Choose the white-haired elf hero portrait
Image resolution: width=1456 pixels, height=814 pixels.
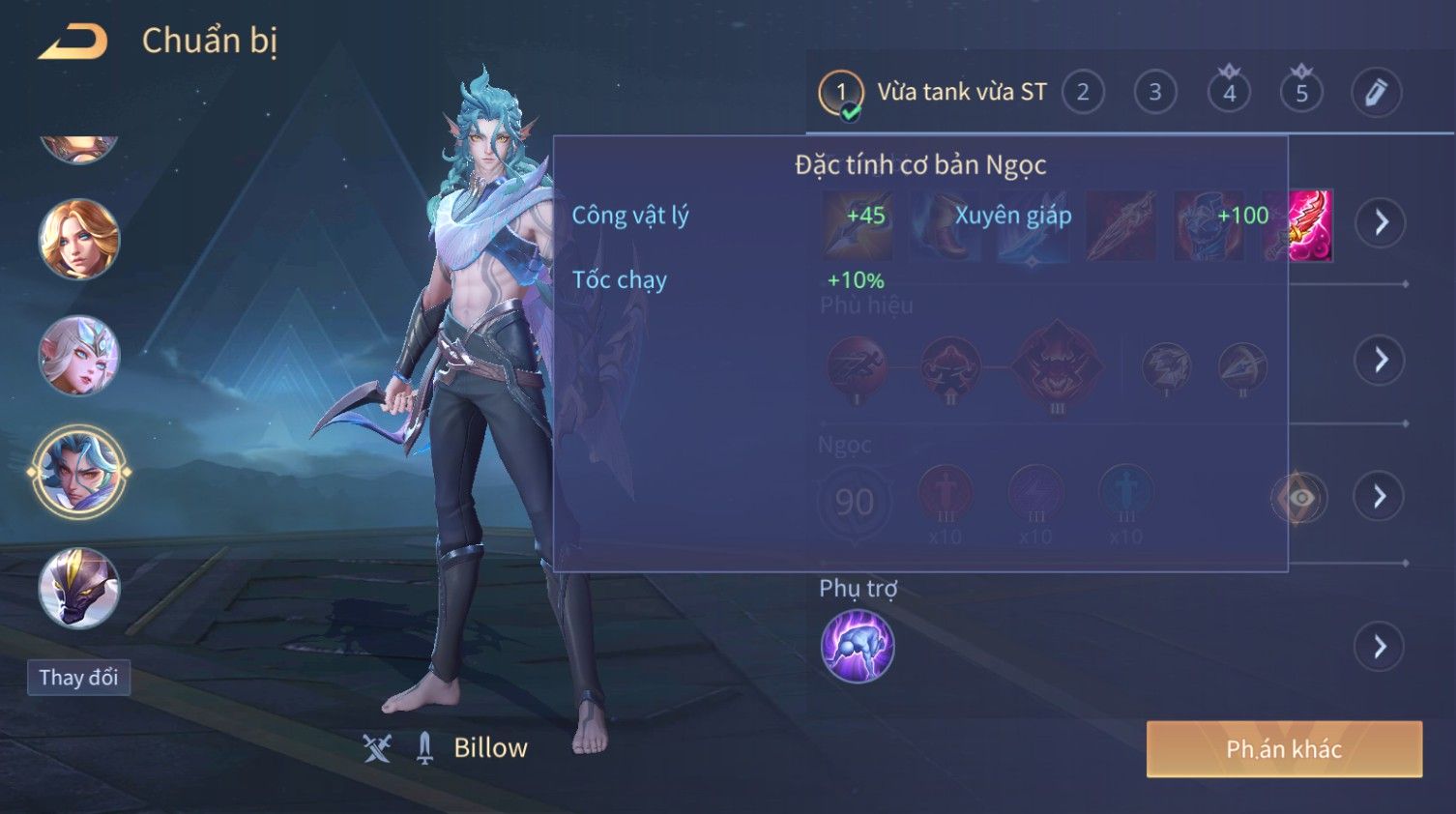78,355
